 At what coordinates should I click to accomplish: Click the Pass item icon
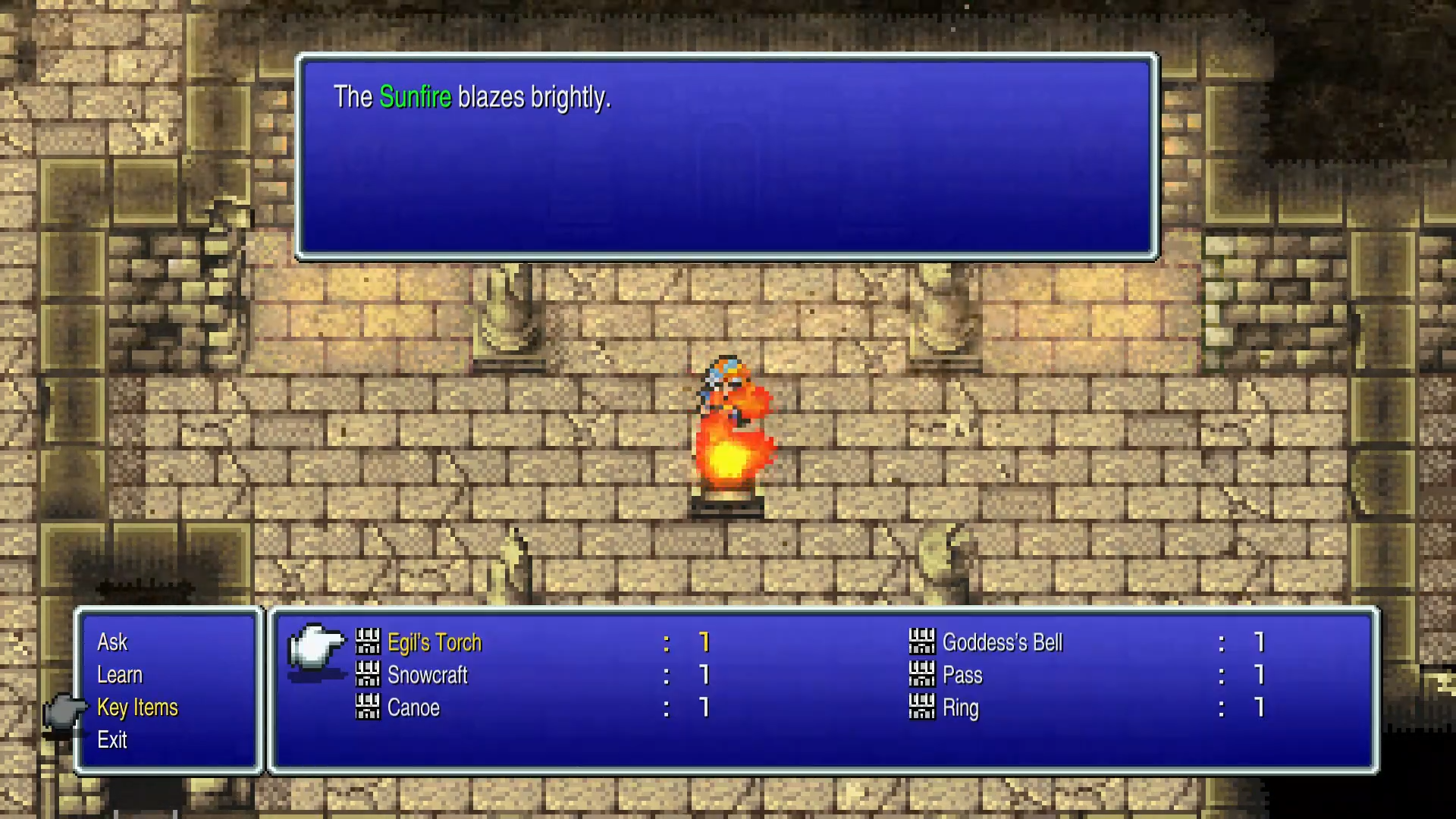coord(922,676)
